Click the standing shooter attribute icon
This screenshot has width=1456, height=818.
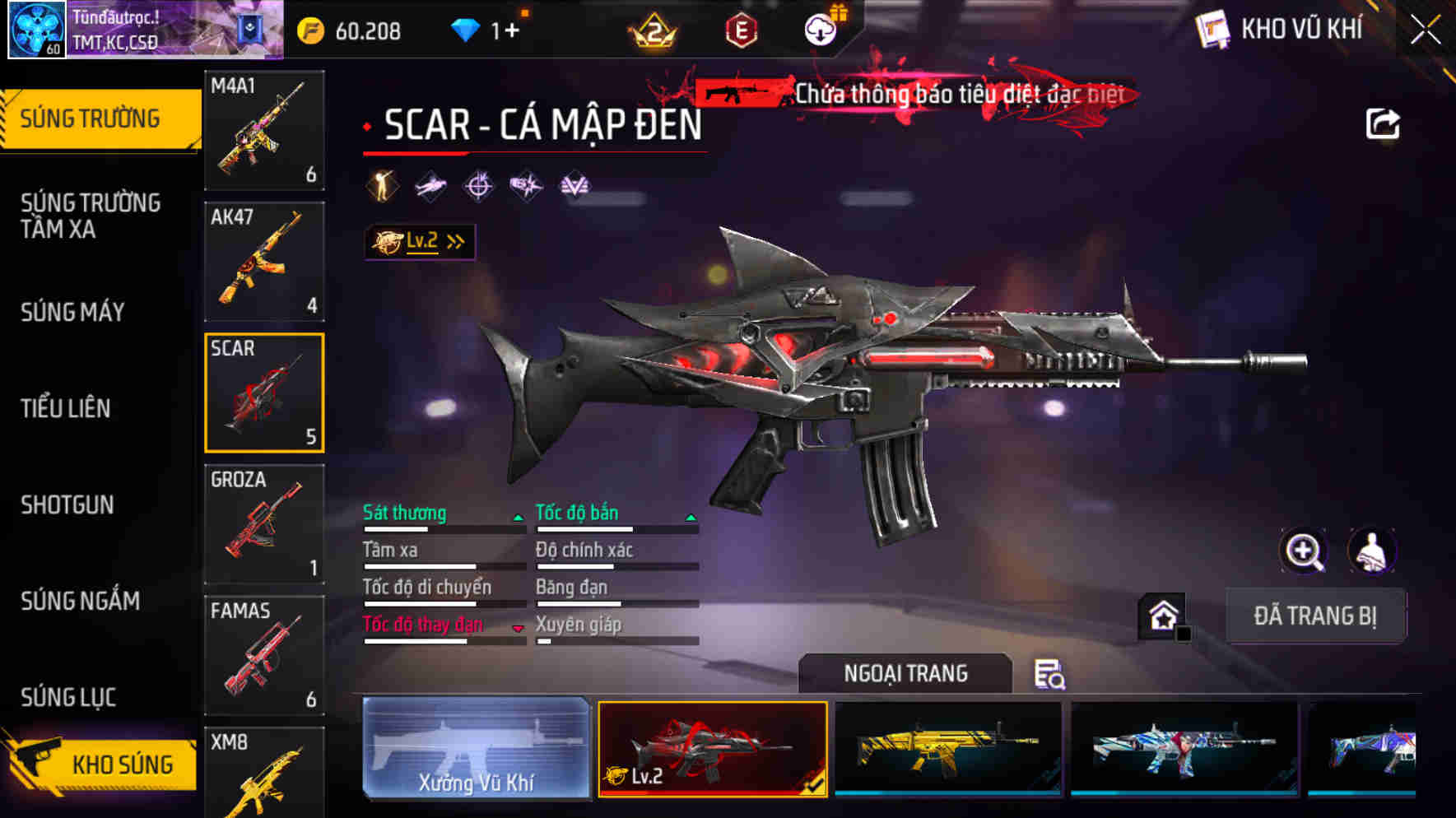coord(382,186)
